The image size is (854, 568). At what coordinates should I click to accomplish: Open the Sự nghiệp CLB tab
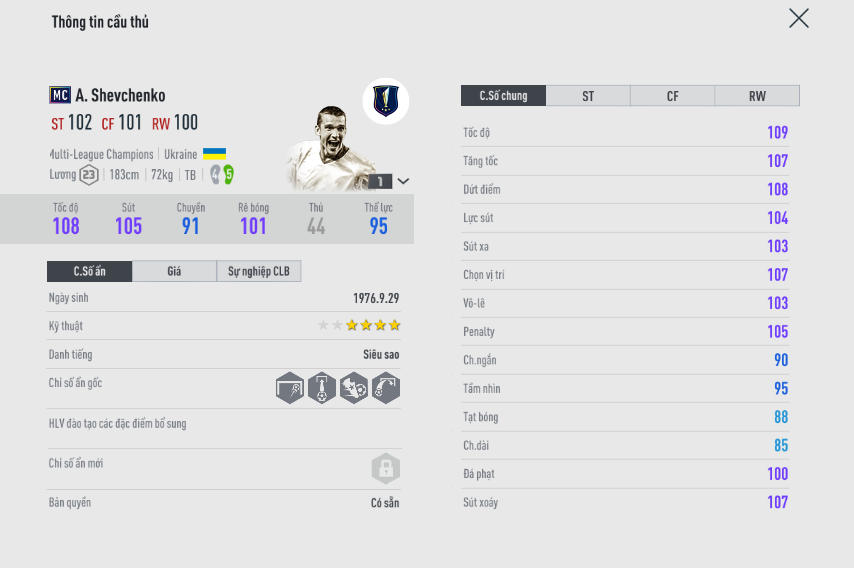[259, 271]
